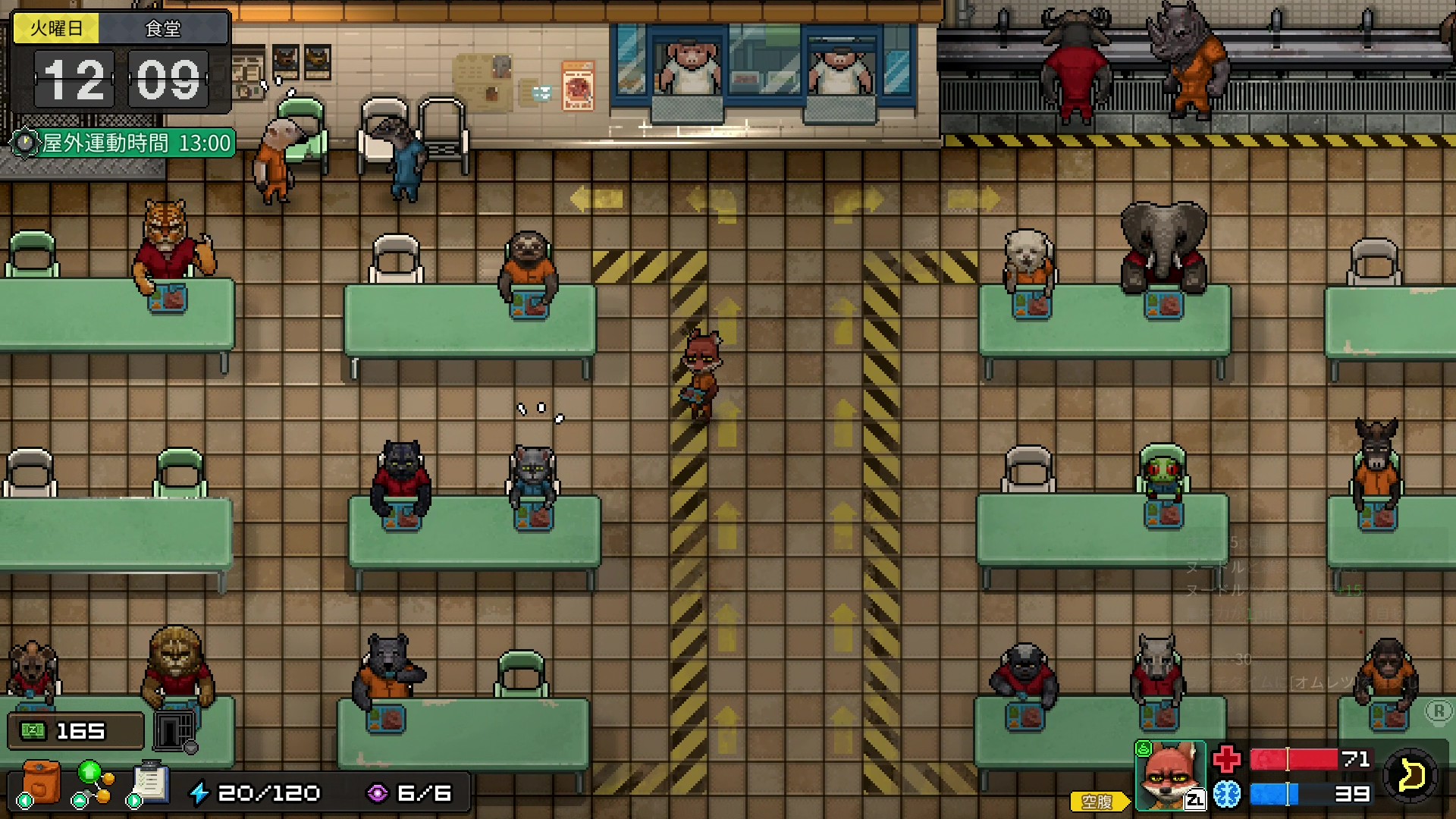Click the yellow 空腹 hunger status tag
Viewport: 1456px width, 819px height.
point(1098,801)
